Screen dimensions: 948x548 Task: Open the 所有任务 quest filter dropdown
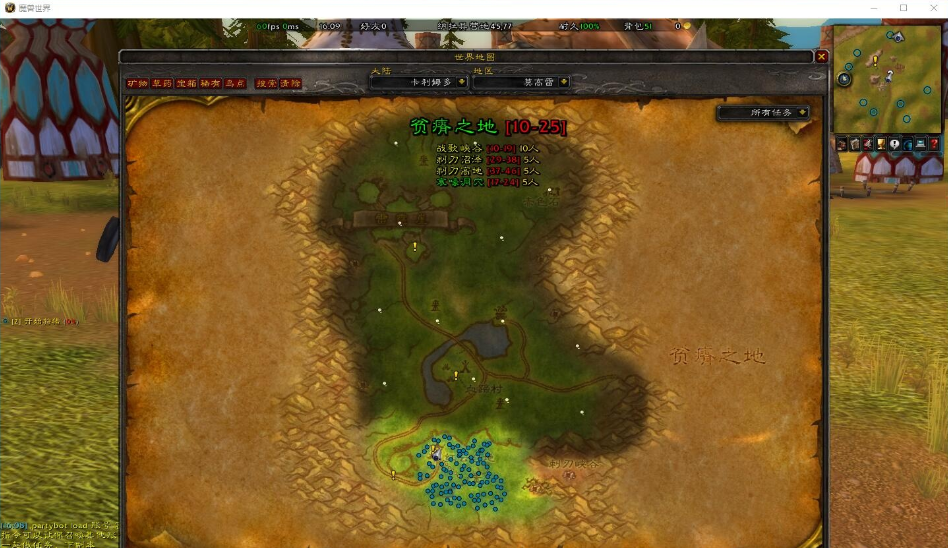click(x=763, y=113)
